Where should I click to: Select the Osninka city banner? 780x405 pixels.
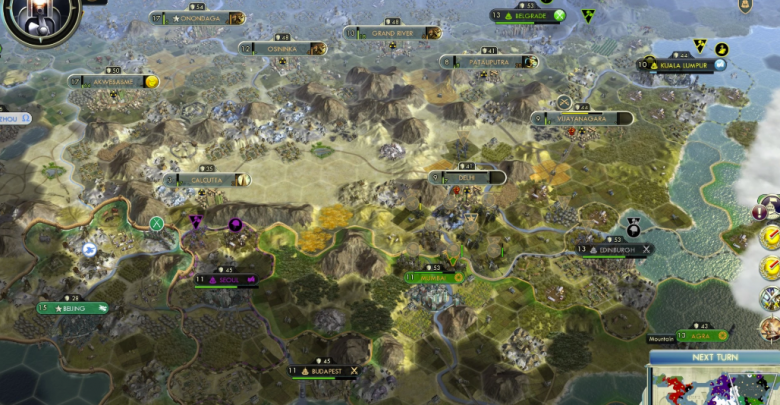coord(283,48)
